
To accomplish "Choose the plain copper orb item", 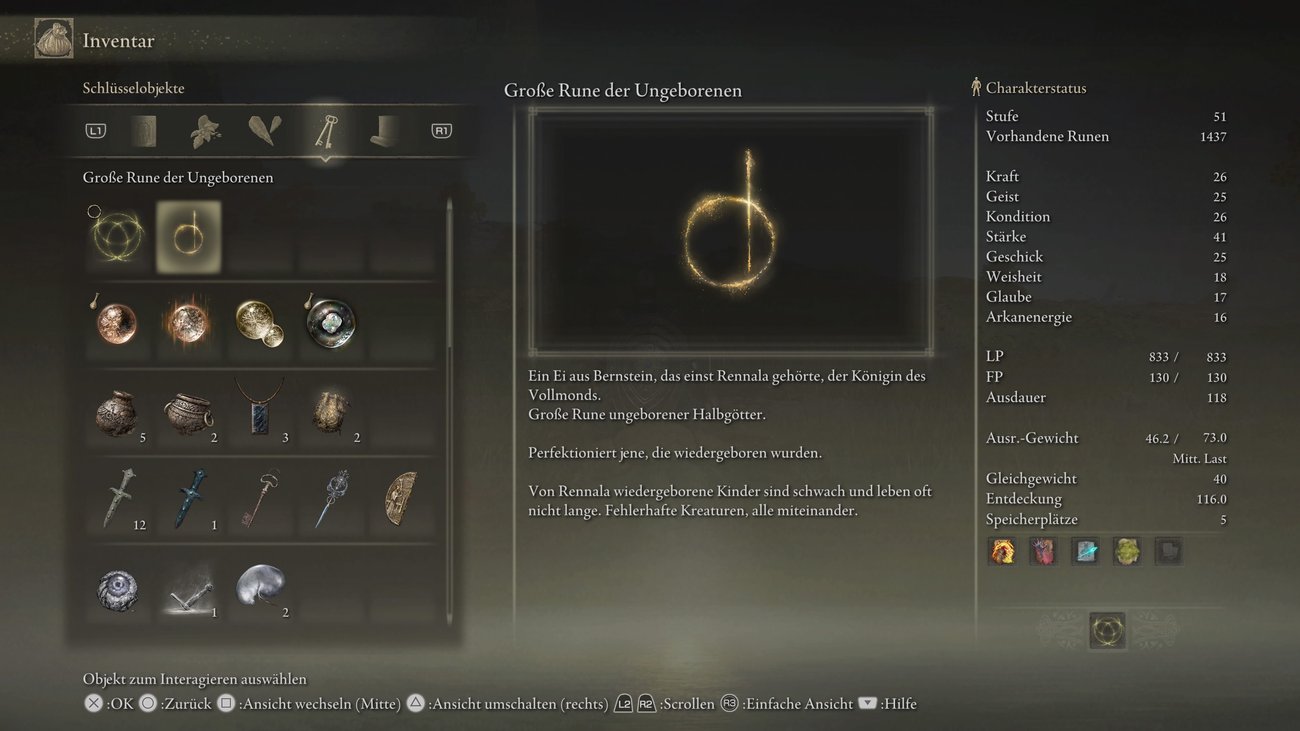I will tap(117, 323).
